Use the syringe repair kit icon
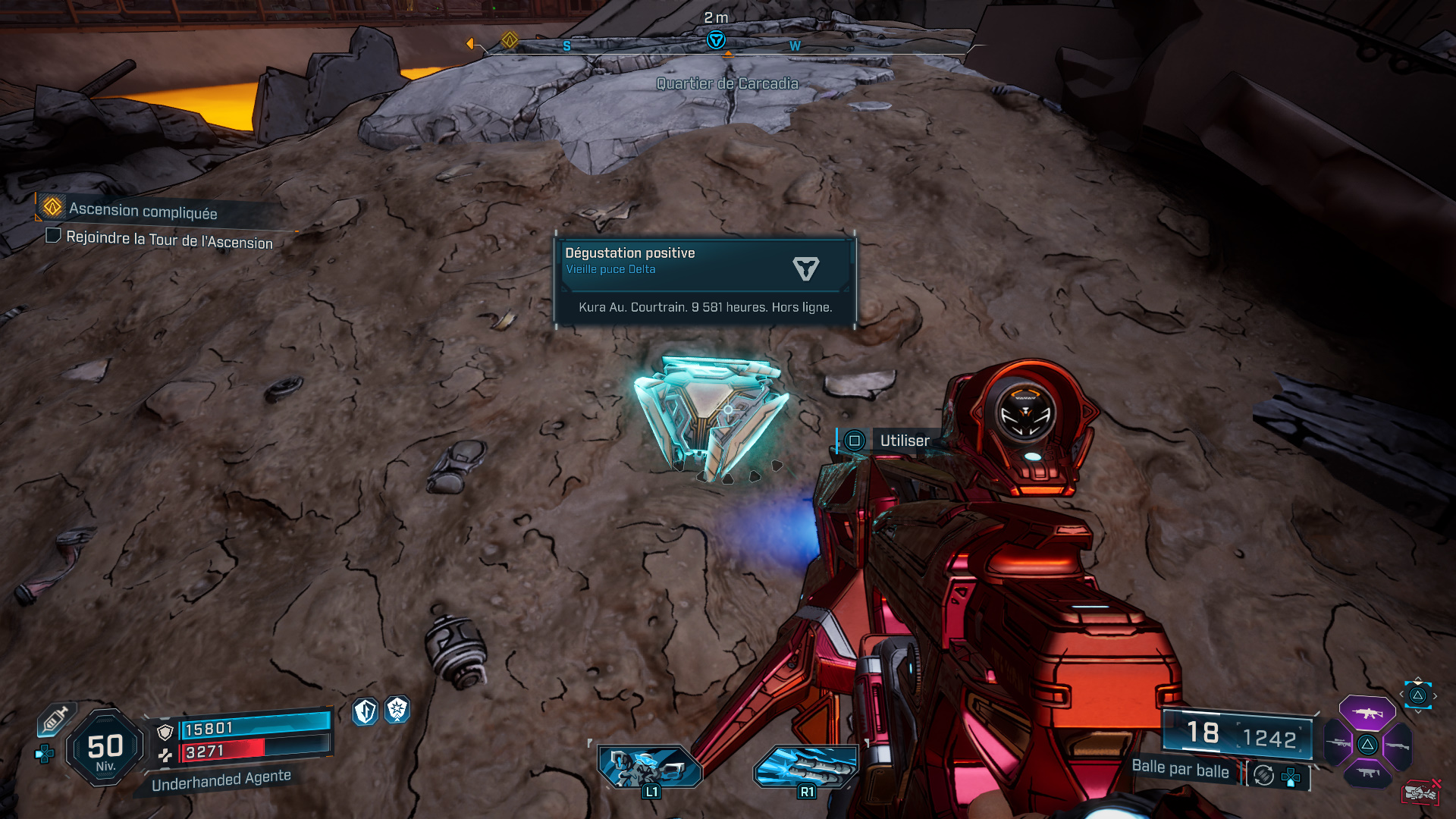The height and width of the screenshot is (819, 1456). point(55,719)
